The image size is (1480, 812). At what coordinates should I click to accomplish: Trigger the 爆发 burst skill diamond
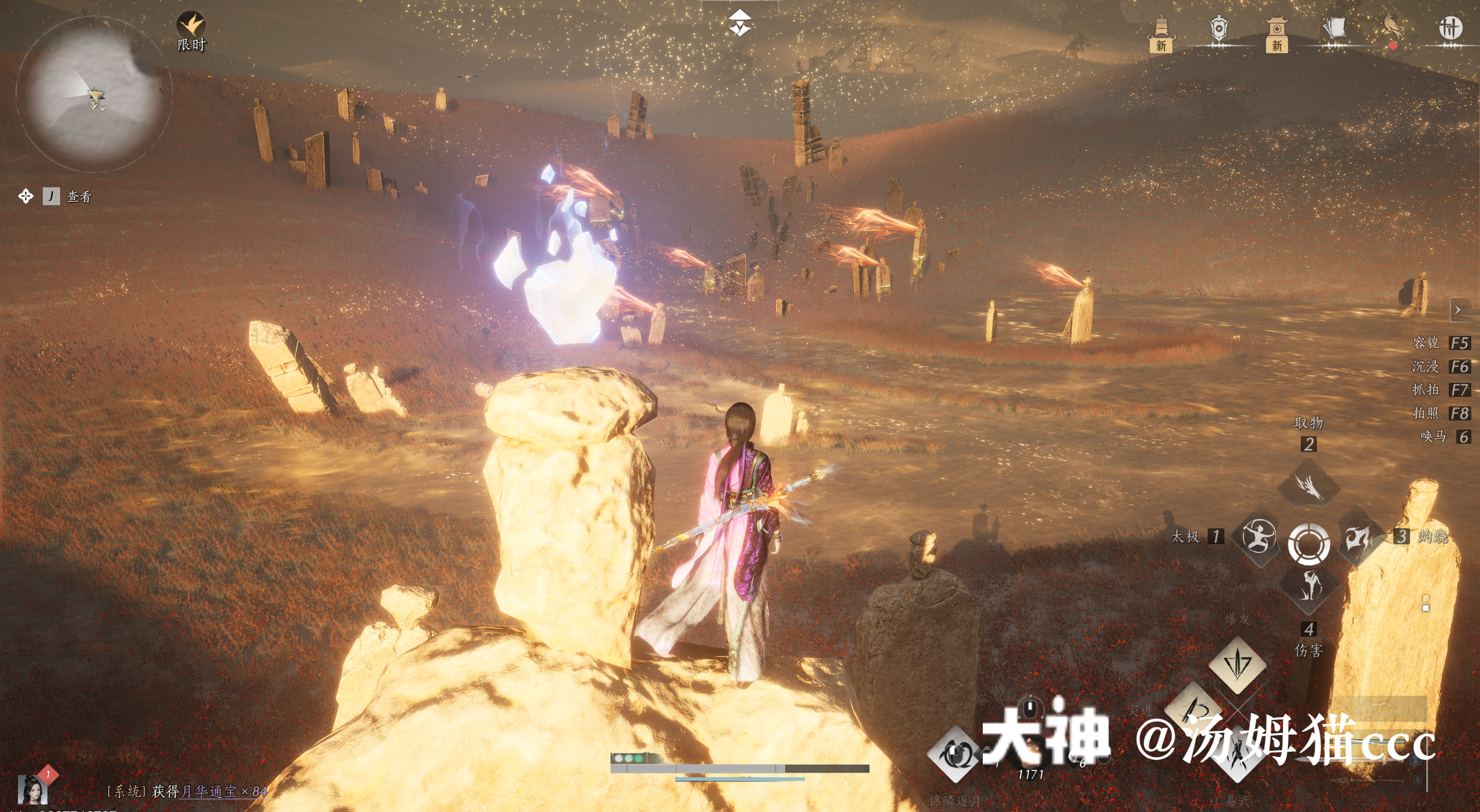(x=1237, y=664)
